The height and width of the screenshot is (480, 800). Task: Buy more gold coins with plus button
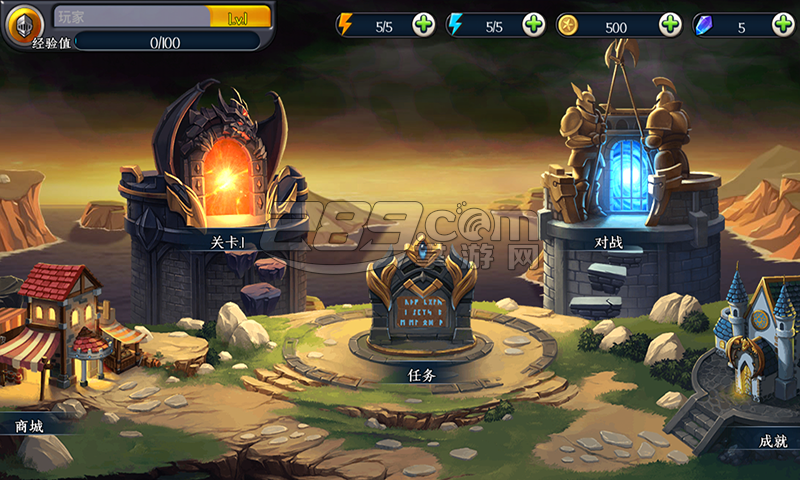(x=670, y=25)
